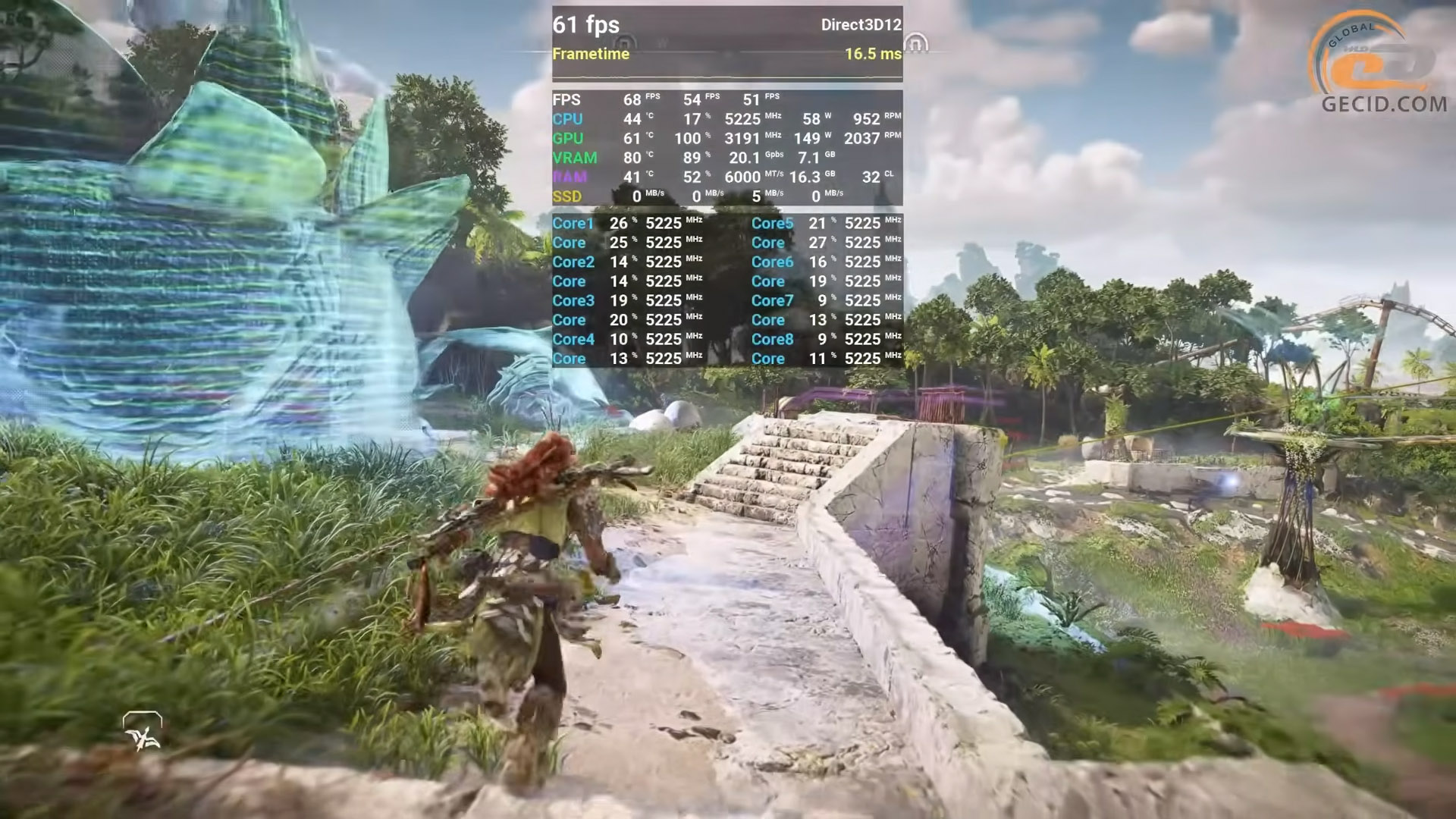Select the flying mount call icon
Image resolution: width=1456 pixels, height=819 pixels.
(143, 732)
